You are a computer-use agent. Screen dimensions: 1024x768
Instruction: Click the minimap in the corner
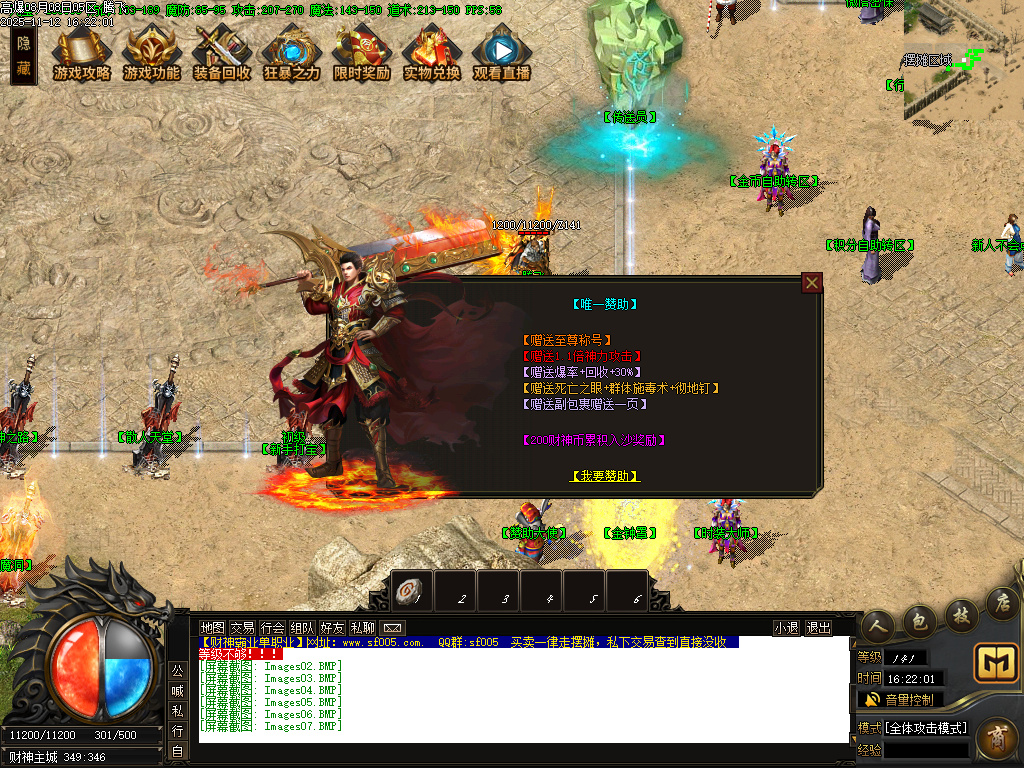pos(963,60)
